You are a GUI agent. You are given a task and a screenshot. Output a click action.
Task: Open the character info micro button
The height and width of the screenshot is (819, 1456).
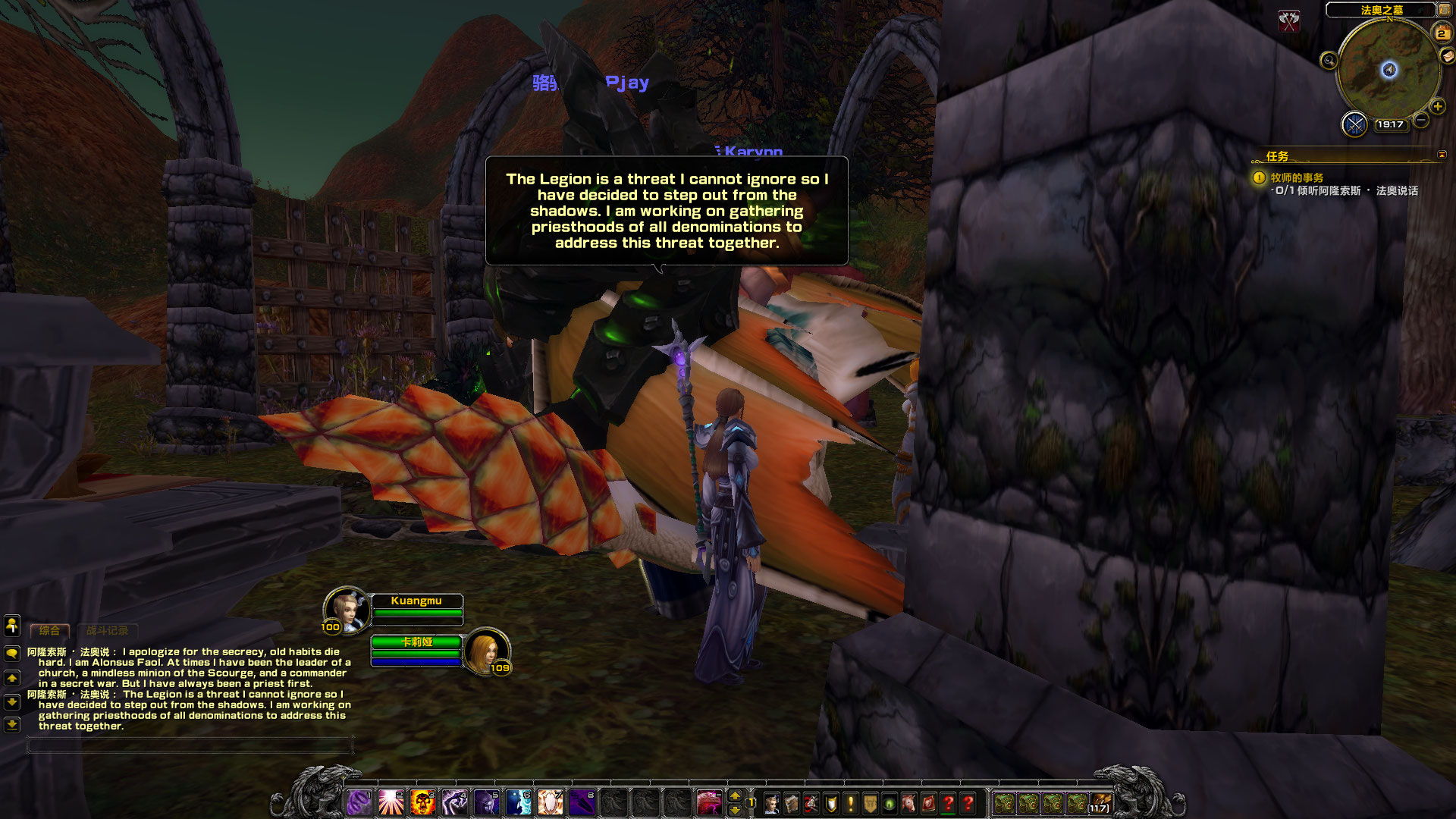pyautogui.click(x=772, y=803)
